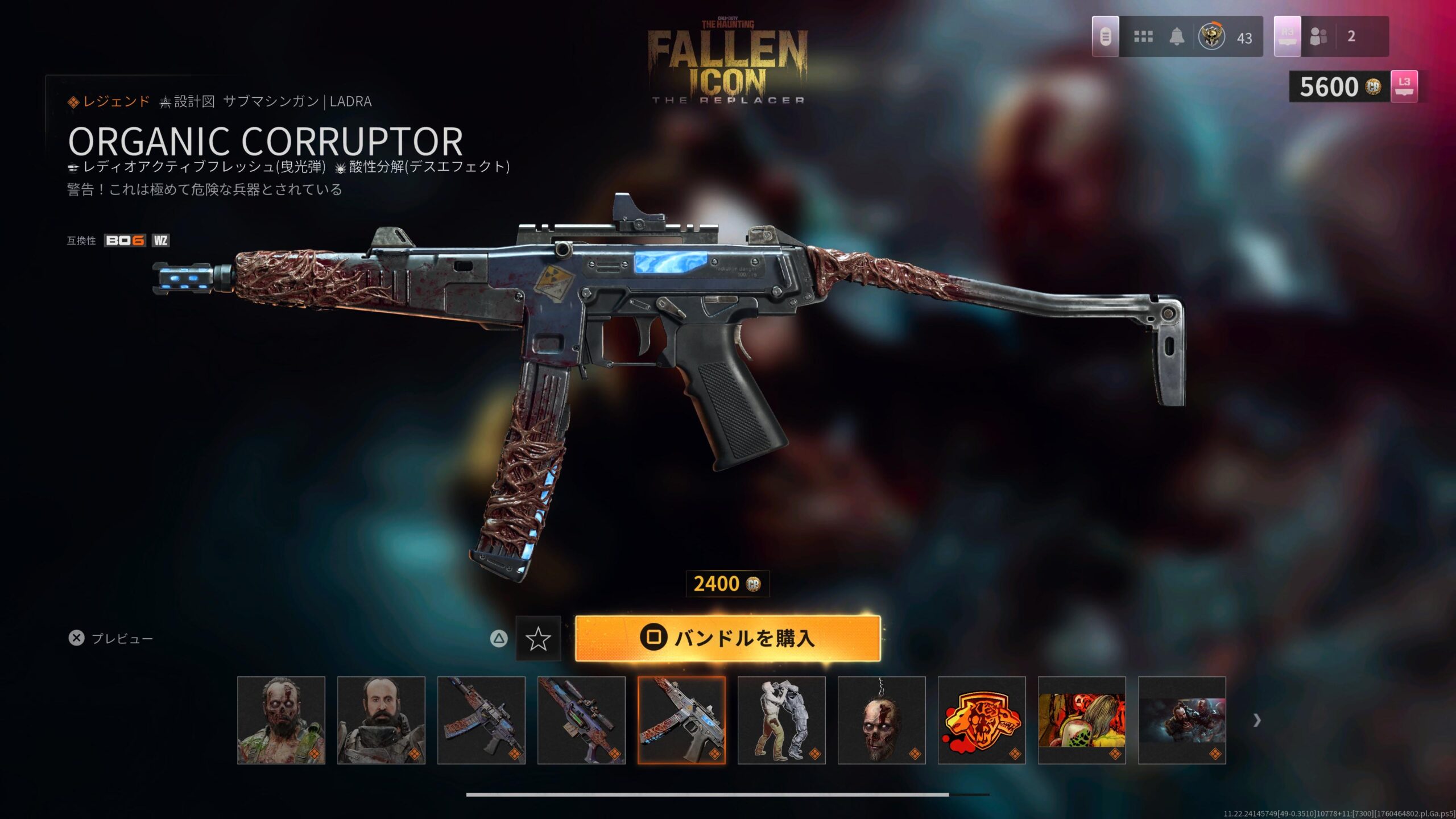This screenshot has height=819, width=1456.
Task: Open the social friends list icon
Action: [1318, 37]
